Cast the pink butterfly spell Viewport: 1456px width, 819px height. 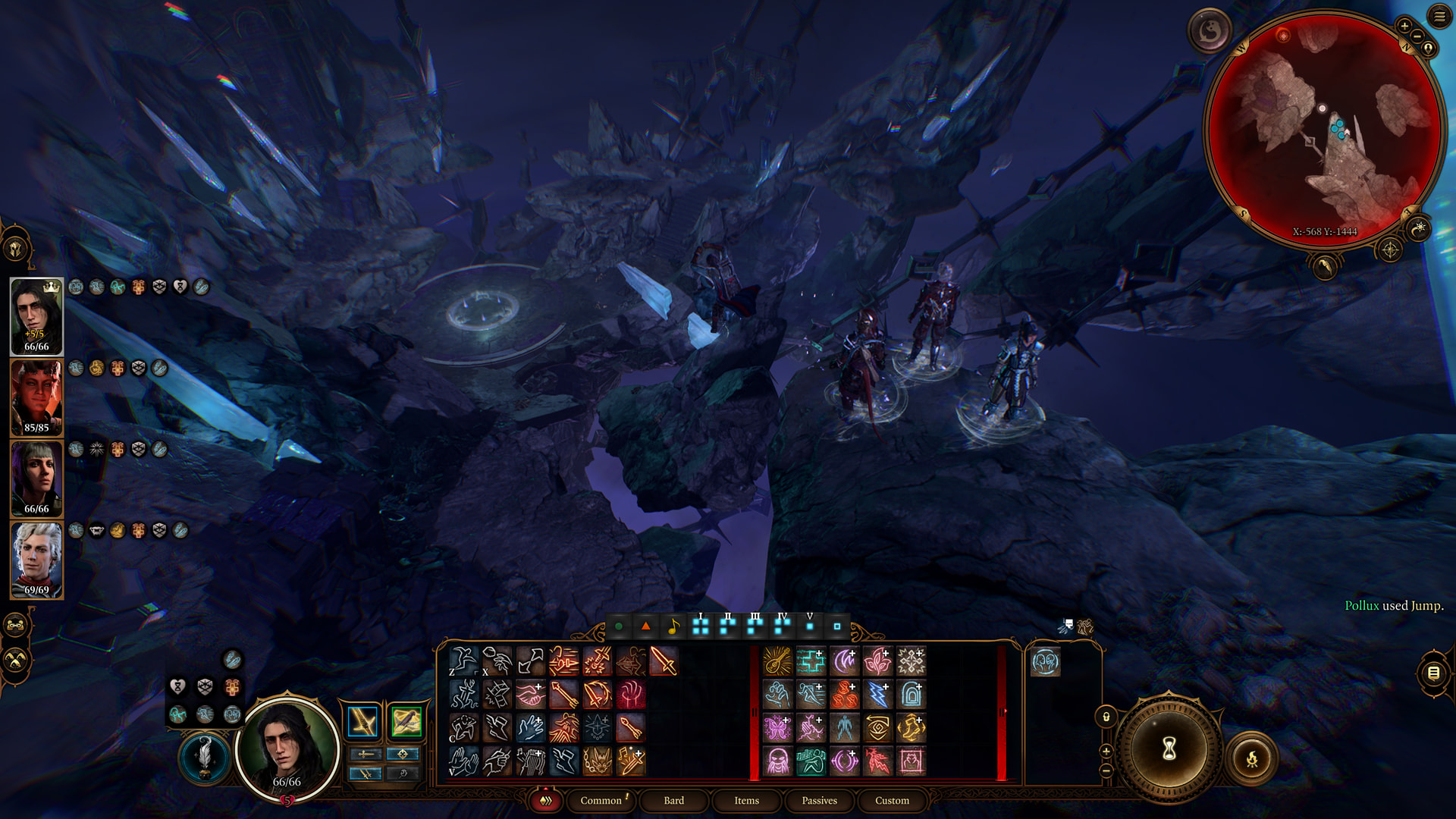pos(777,728)
